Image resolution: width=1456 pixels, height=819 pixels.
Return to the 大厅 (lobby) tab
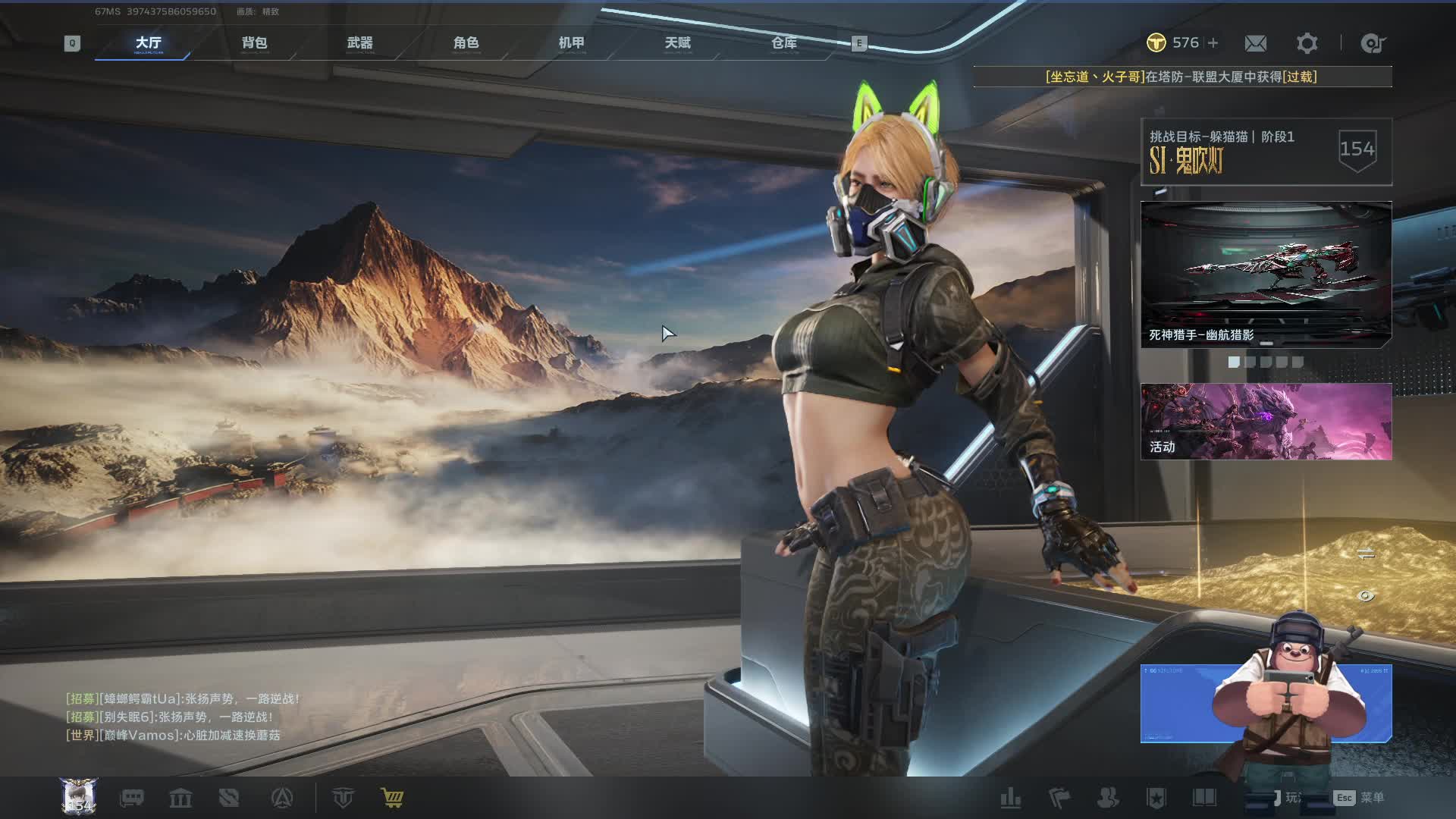148,43
